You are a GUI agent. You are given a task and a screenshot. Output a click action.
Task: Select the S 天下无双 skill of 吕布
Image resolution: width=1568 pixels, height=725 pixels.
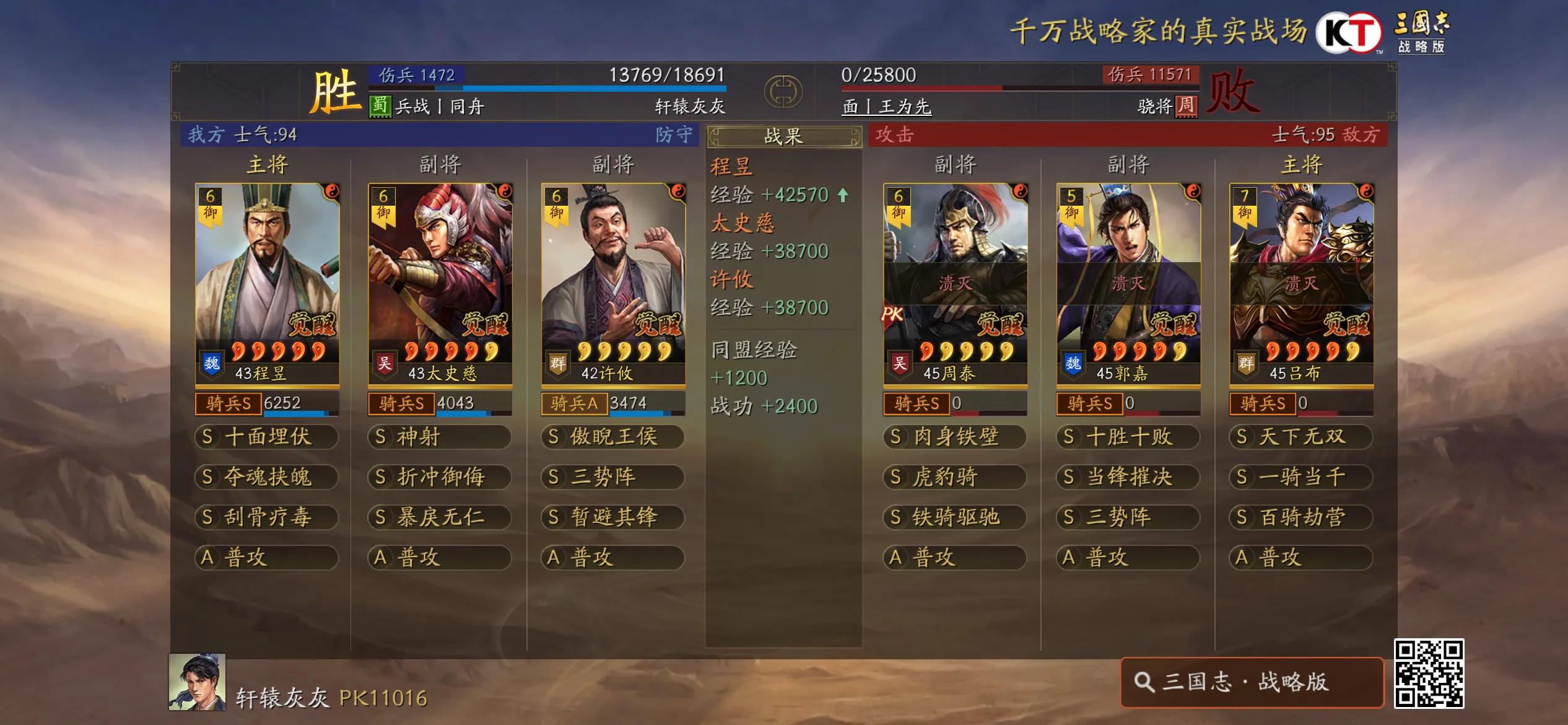point(1300,437)
